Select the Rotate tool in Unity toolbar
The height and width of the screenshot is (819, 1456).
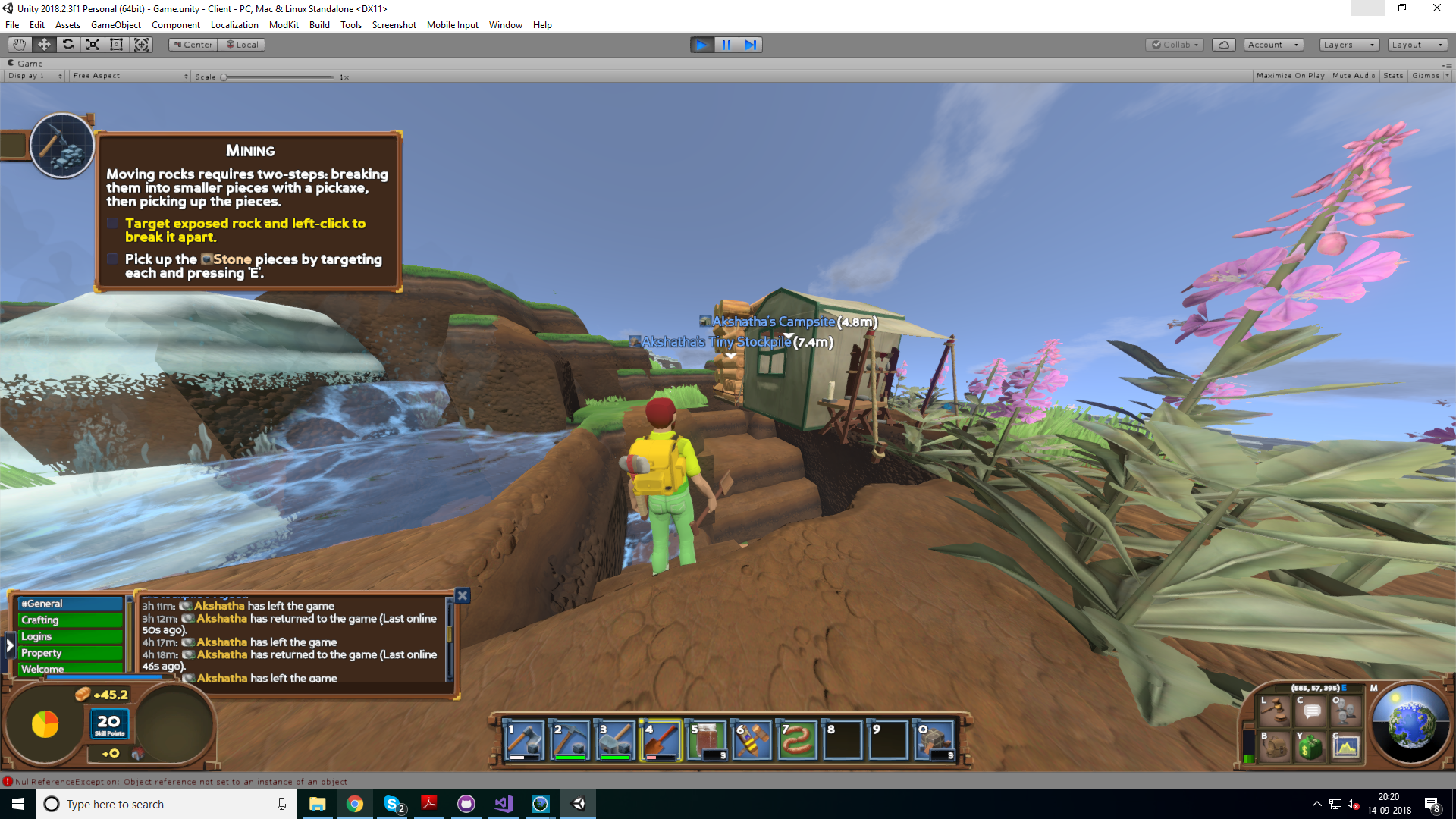pos(68,45)
